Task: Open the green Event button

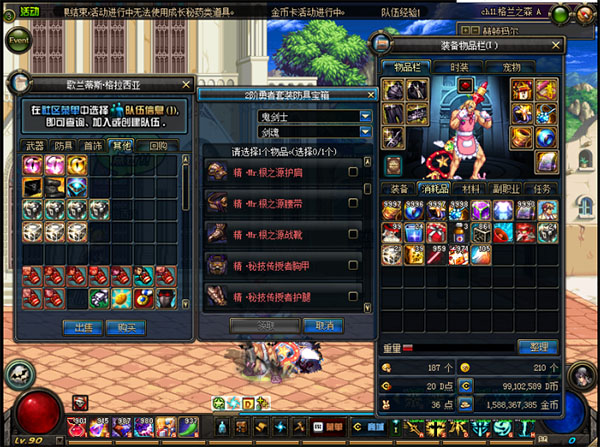Action: click(x=18, y=41)
